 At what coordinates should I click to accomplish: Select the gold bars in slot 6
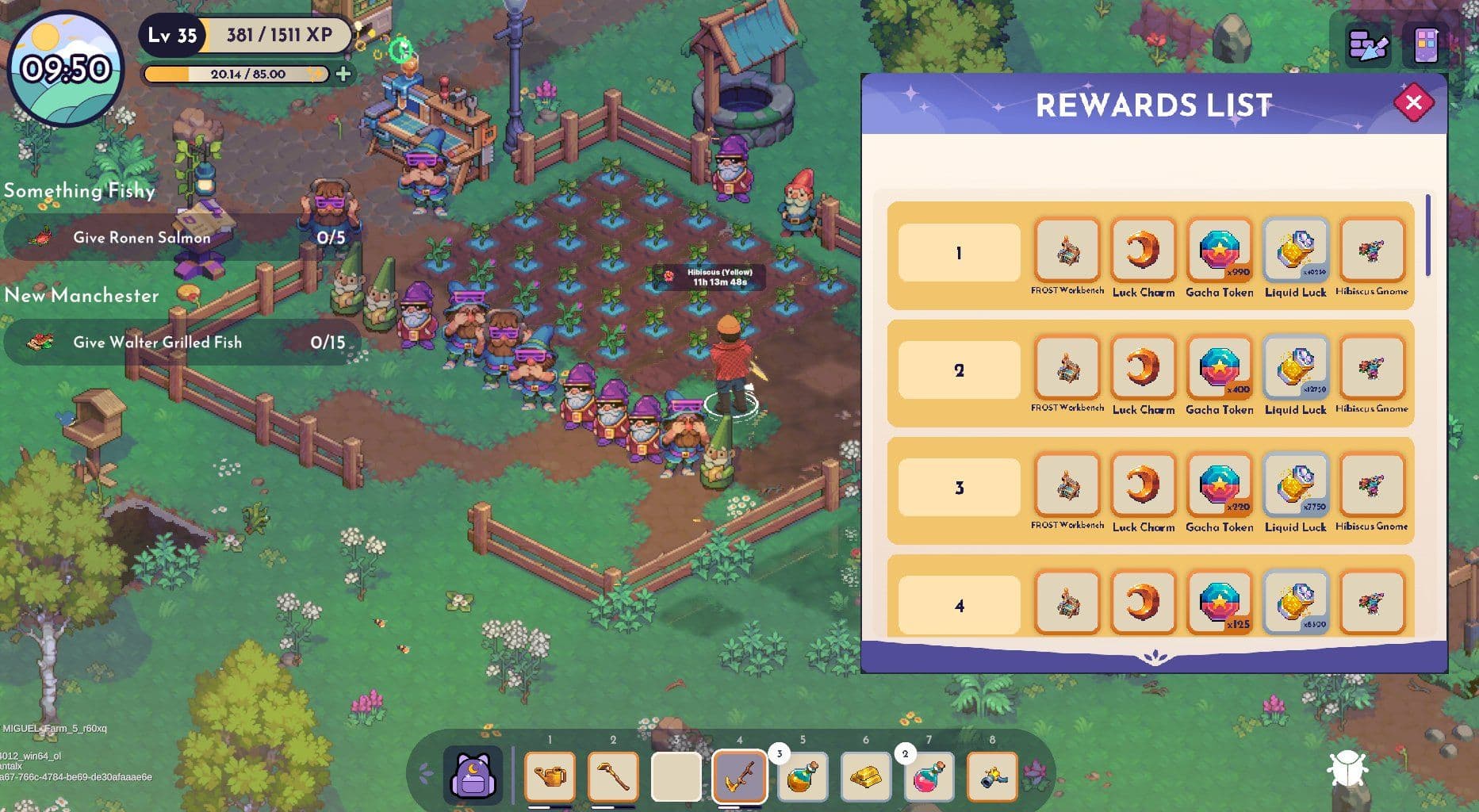click(x=865, y=776)
